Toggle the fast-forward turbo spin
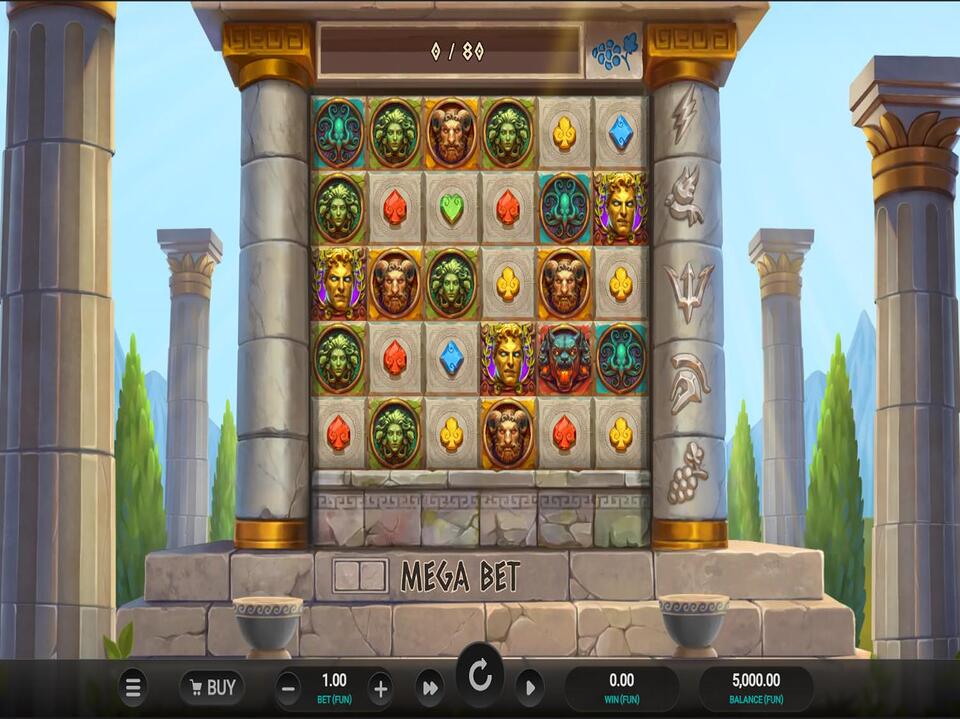Viewport: 960px width, 719px height. click(429, 688)
